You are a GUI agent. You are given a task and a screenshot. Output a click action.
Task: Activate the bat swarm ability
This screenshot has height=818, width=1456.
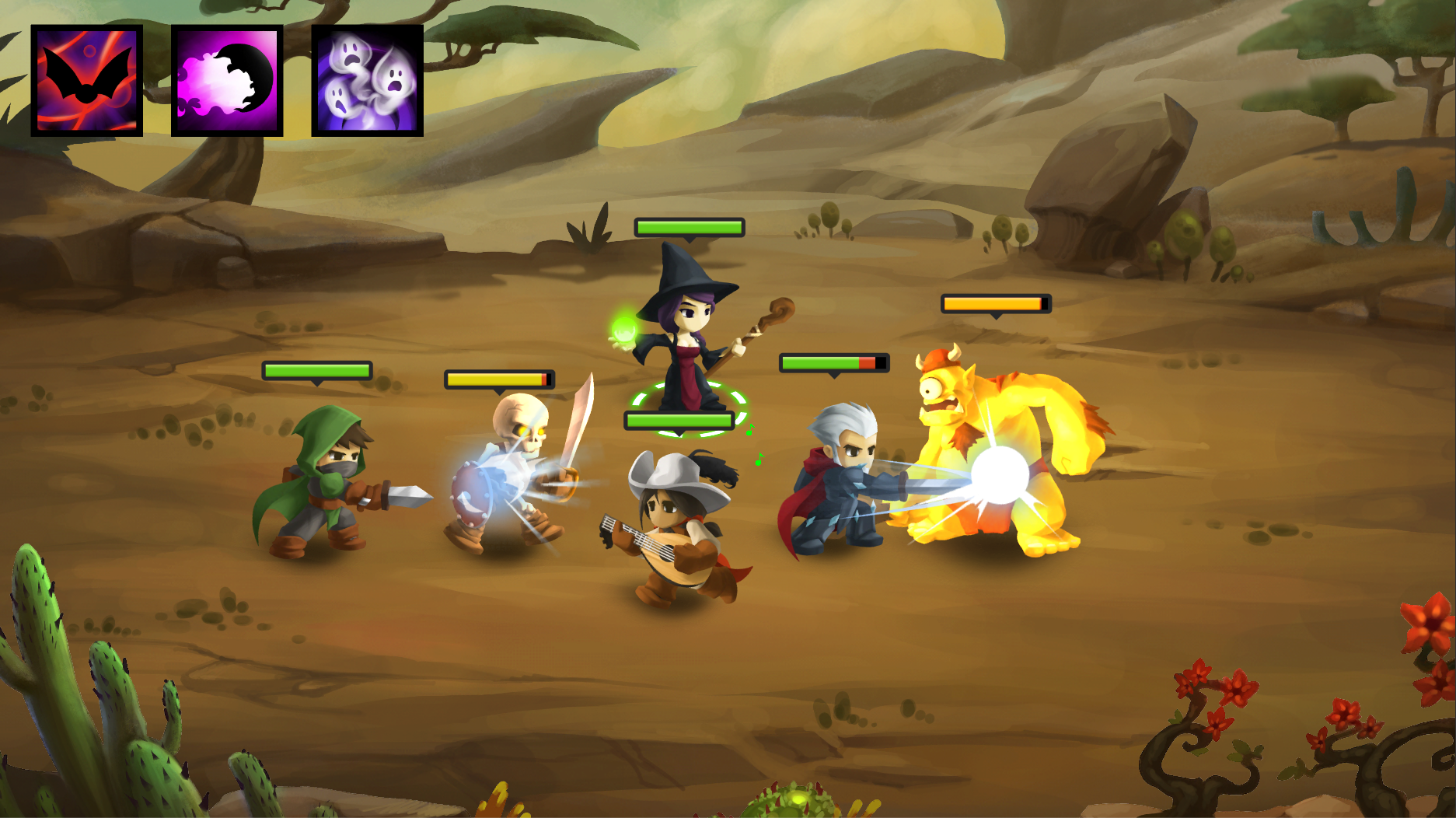click(x=86, y=81)
